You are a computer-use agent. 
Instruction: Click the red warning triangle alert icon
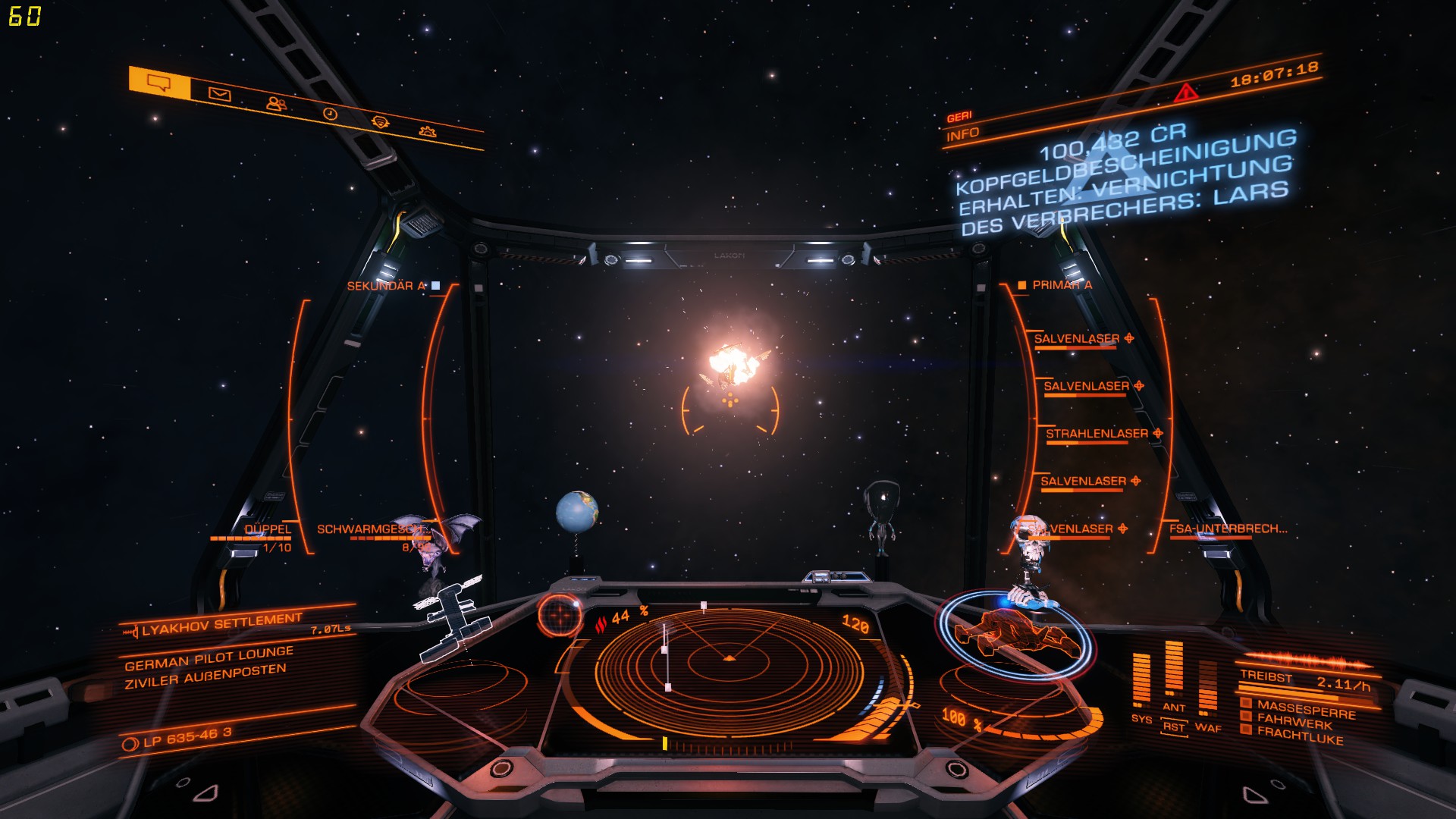click(1185, 93)
